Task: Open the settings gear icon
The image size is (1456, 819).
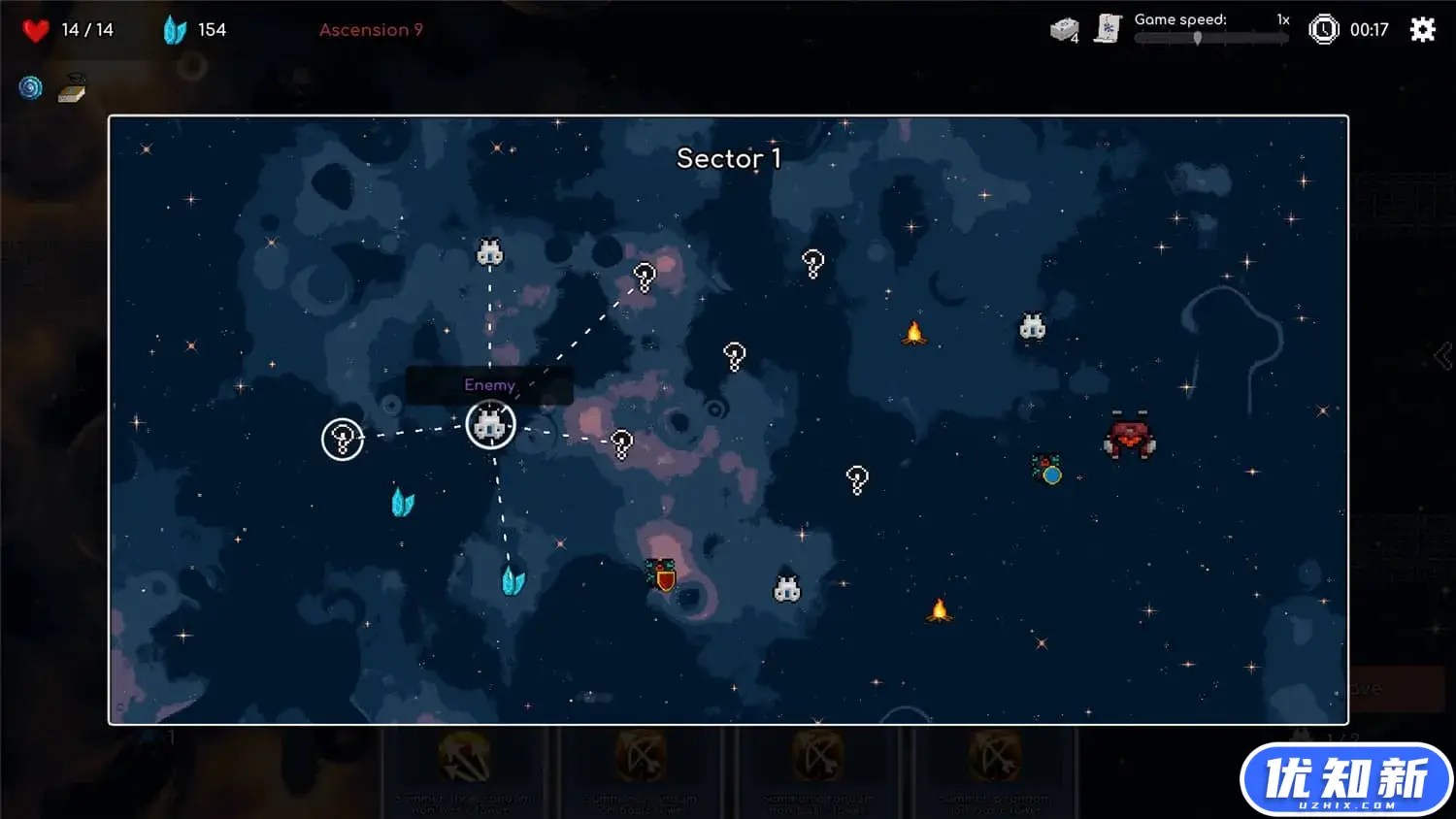Action: (1421, 29)
